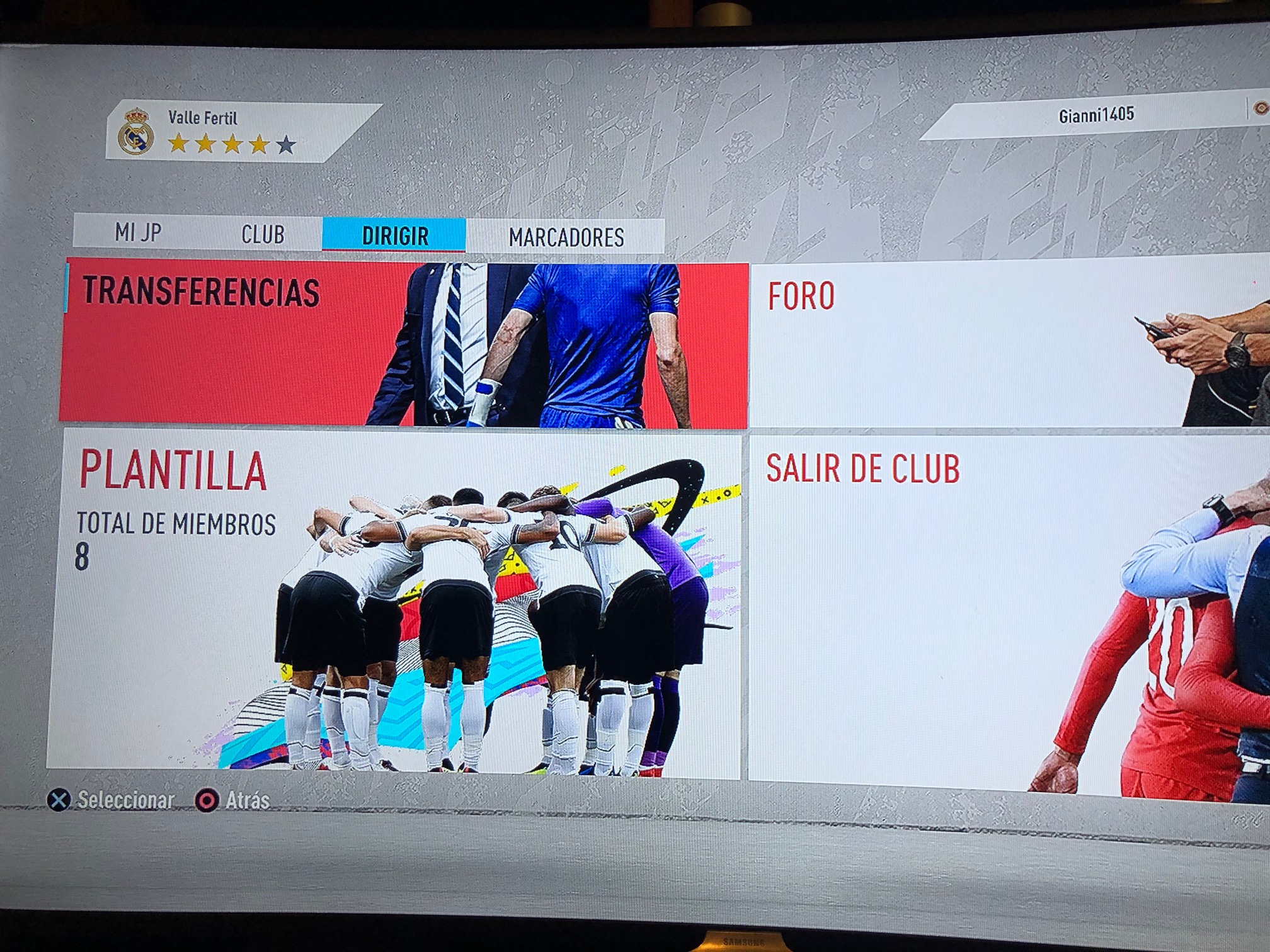
Task: Select the DIRIGIR tab
Action: (x=395, y=236)
